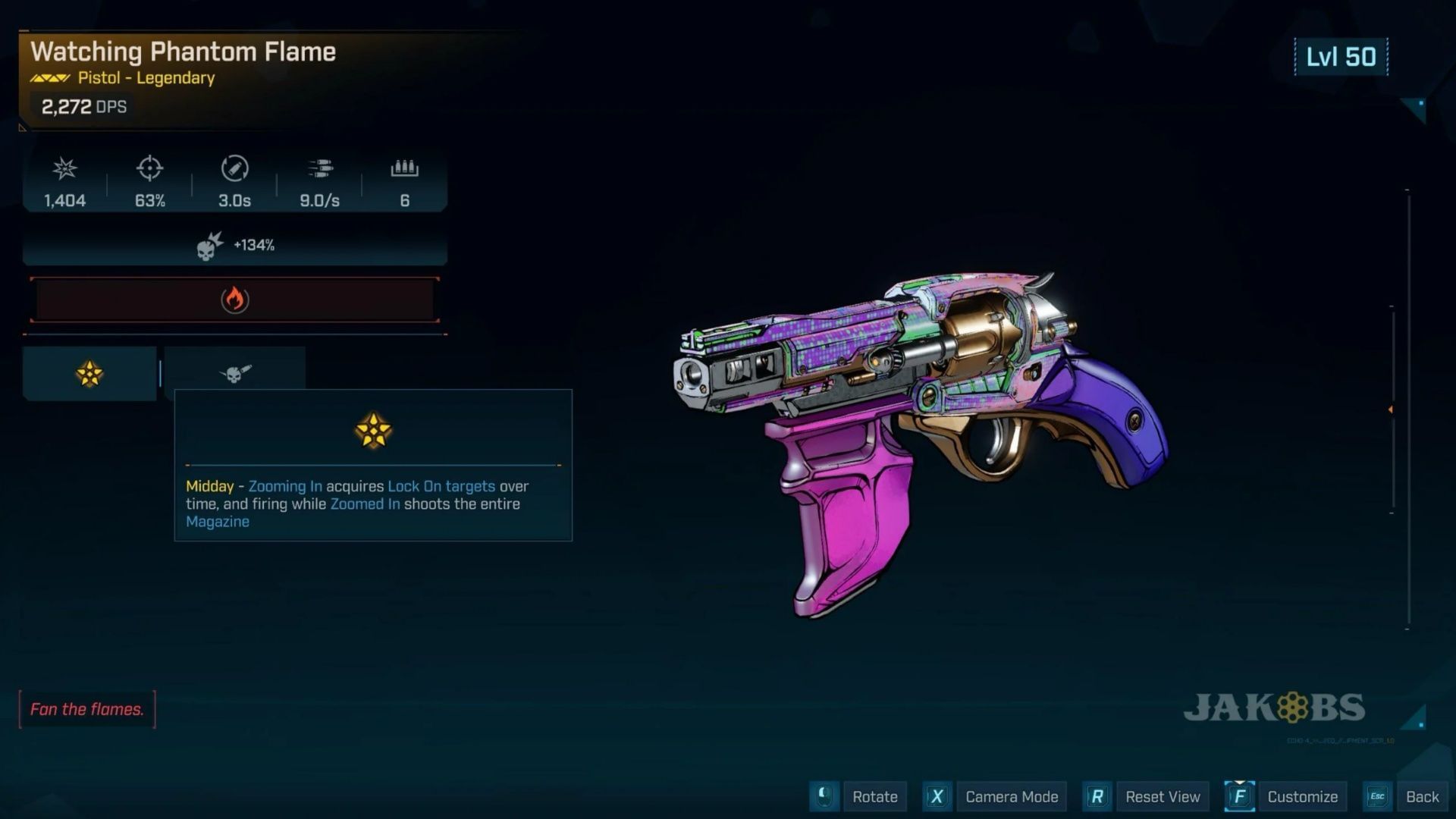The height and width of the screenshot is (819, 1456).
Task: Go Back from weapon inspect
Action: pos(1421,796)
